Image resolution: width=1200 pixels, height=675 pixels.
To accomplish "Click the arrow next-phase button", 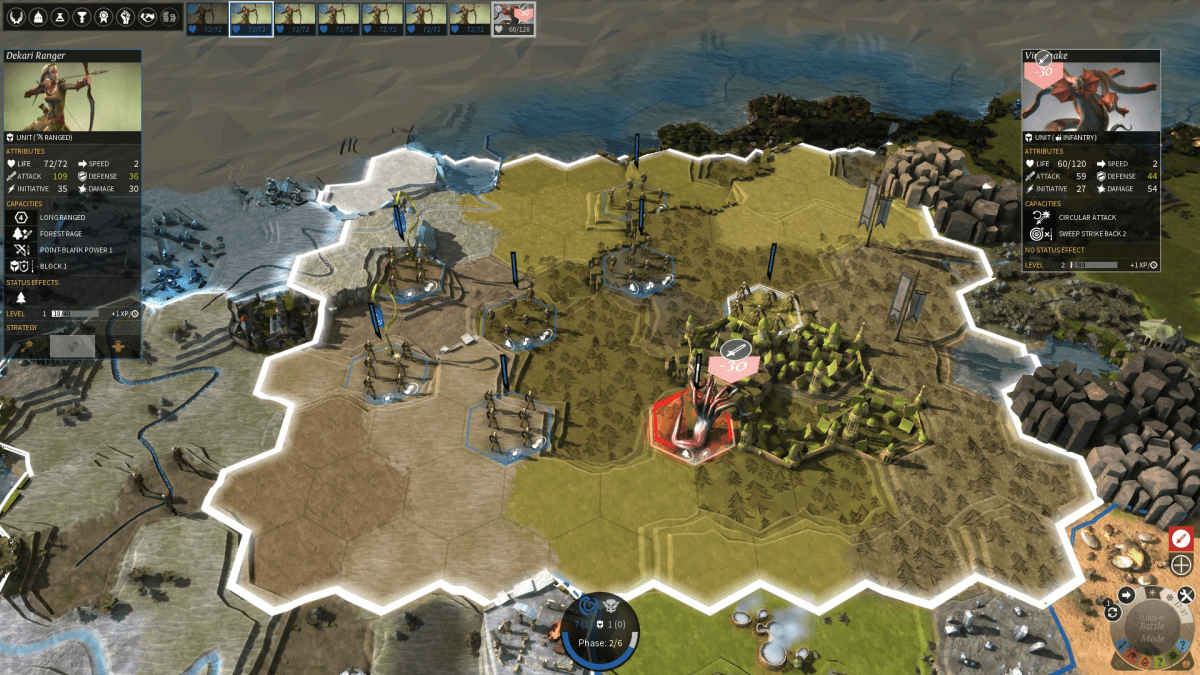I will (x=1126, y=595).
